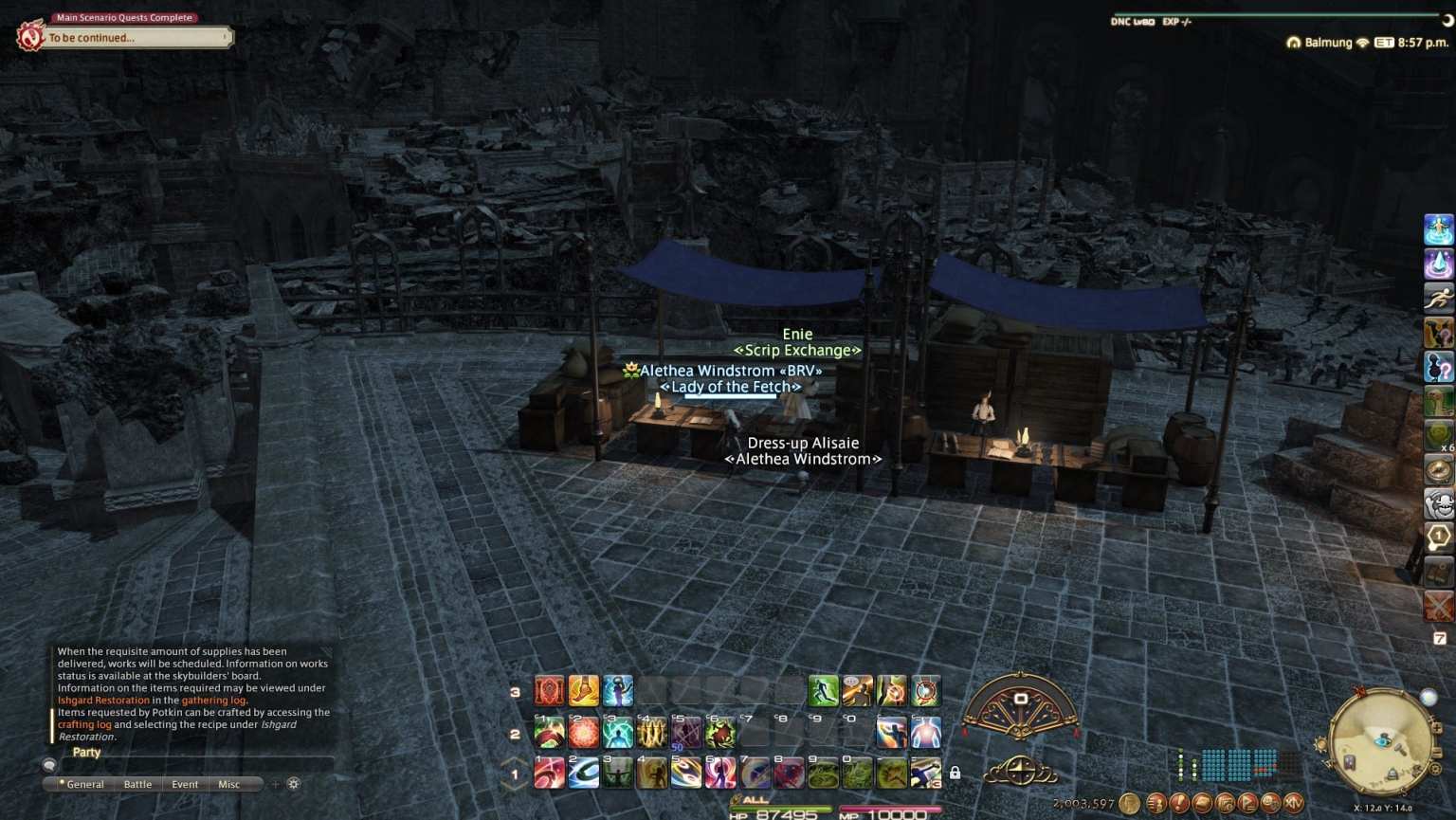Open the notifications exclamation icon near minimap
Screen dimensions: 1456x820
pyautogui.click(x=1181, y=803)
